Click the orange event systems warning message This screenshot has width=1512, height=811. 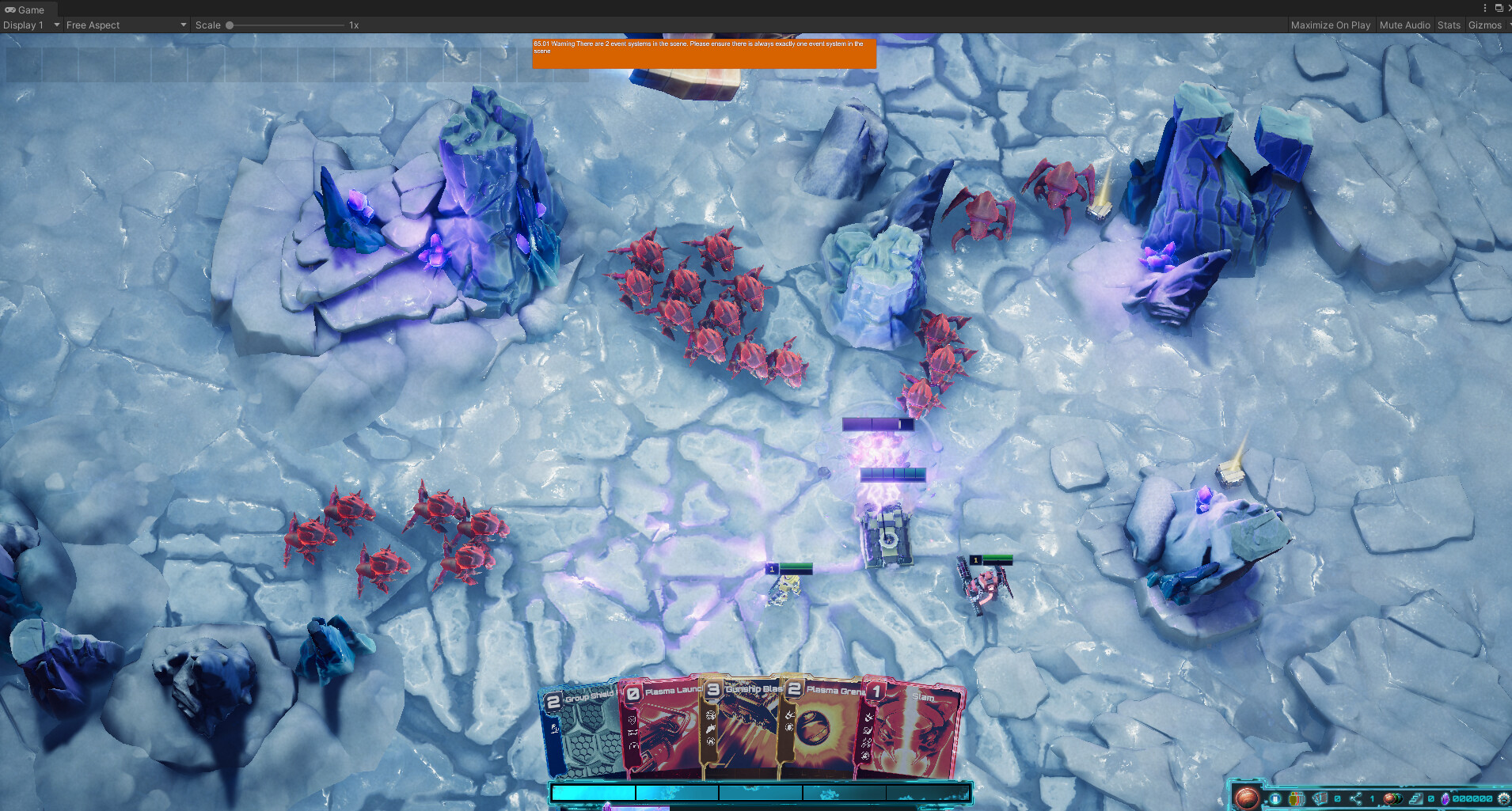pos(705,52)
